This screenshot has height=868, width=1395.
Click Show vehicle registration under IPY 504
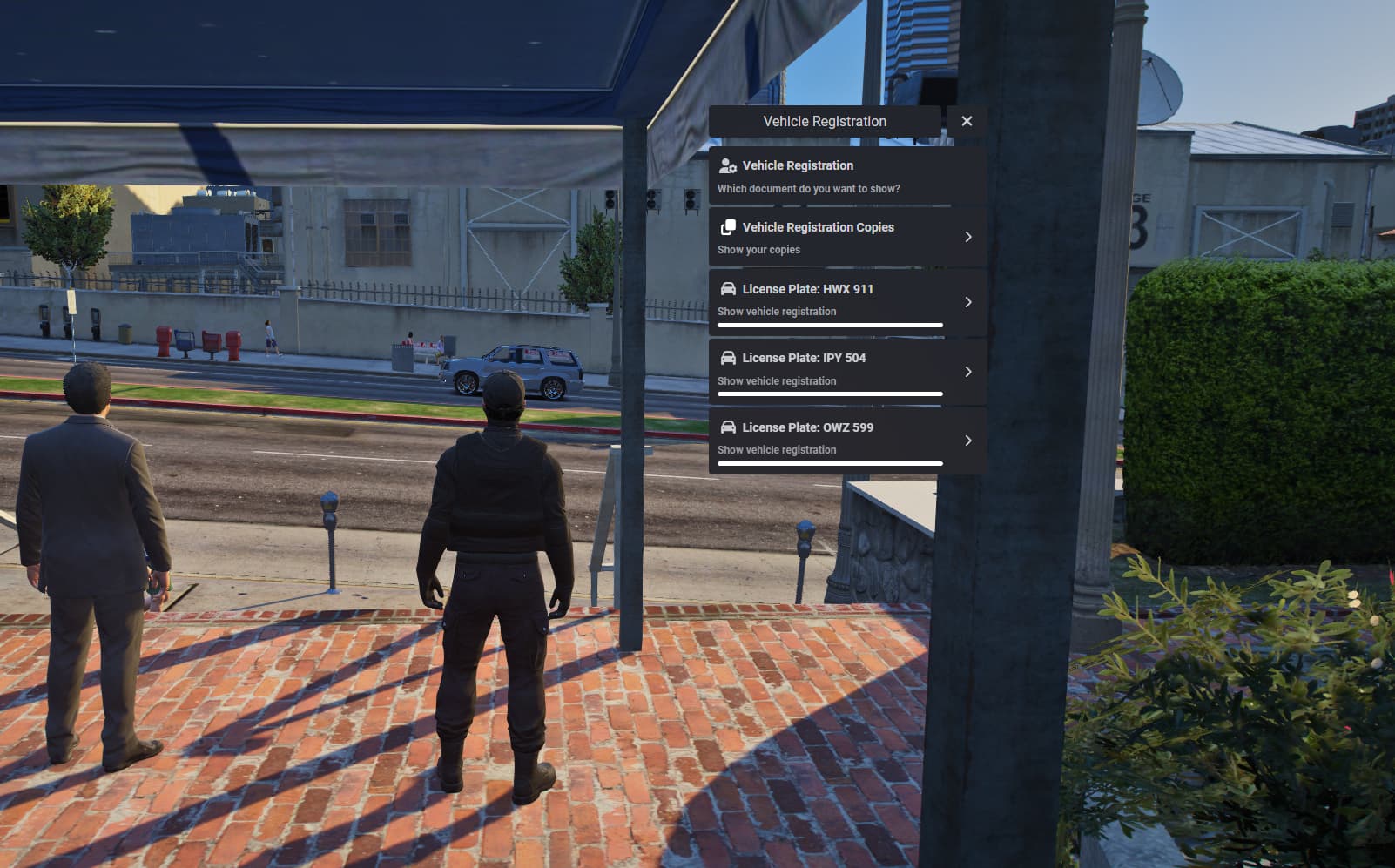click(775, 380)
